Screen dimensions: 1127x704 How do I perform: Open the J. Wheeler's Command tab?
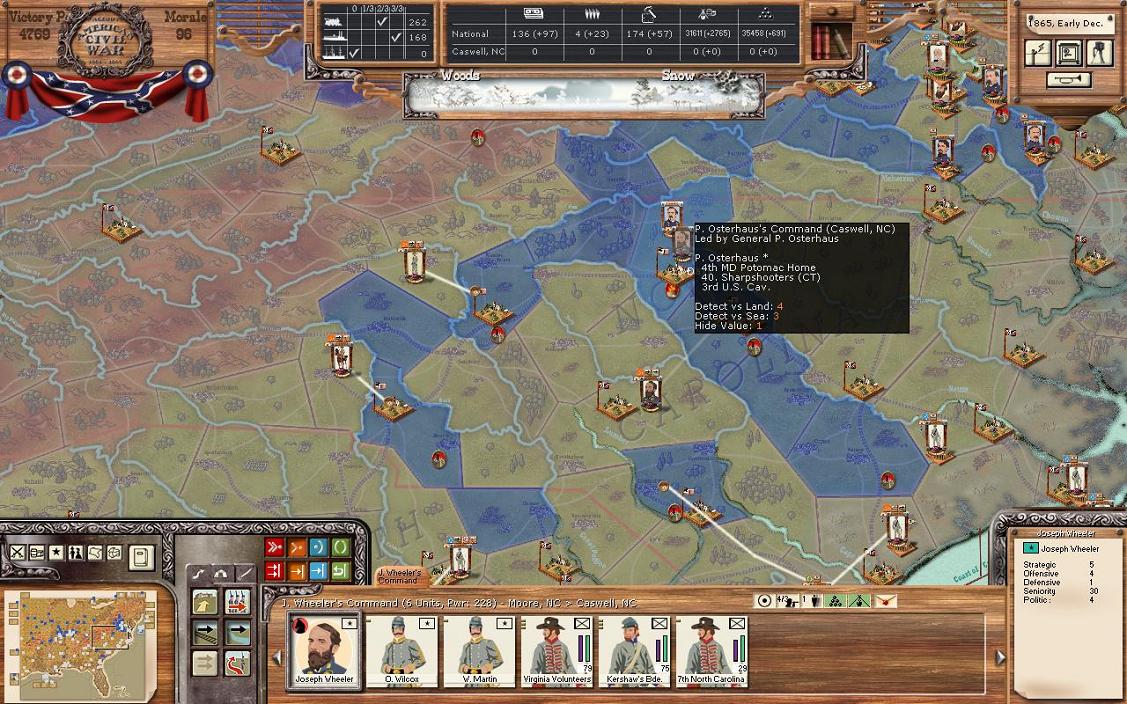click(x=401, y=576)
